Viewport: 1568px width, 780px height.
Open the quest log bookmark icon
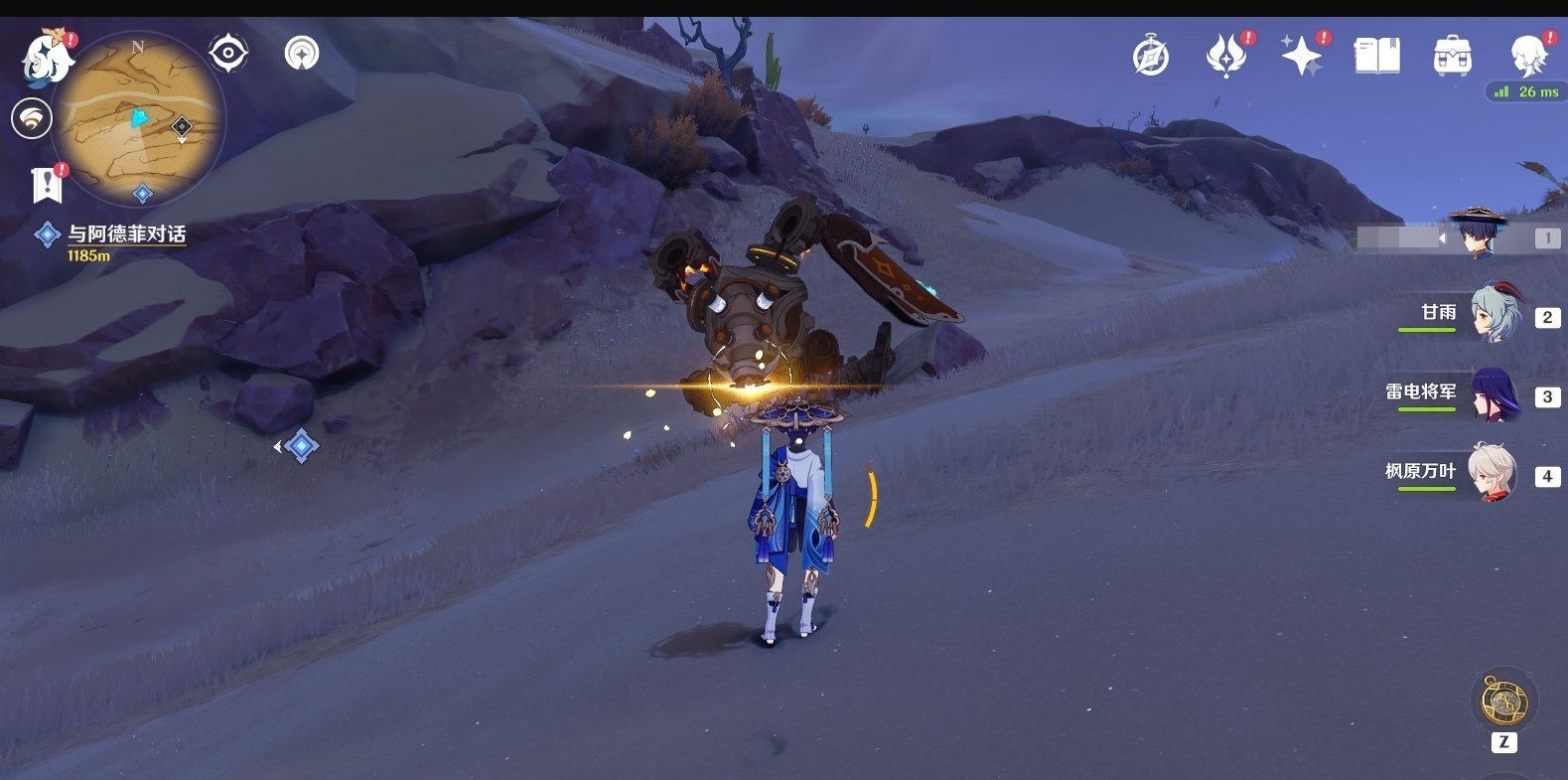pyautogui.click(x=47, y=185)
